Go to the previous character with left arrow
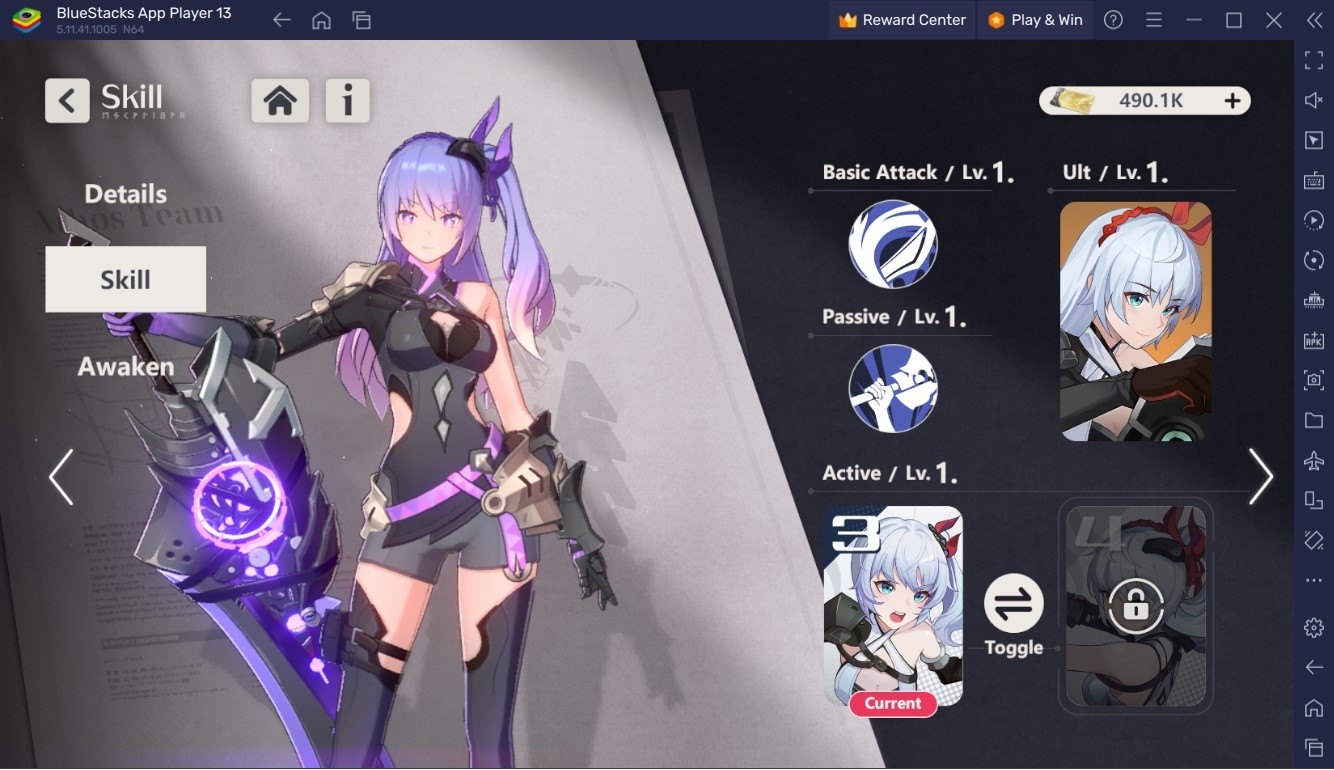Screen dimensions: 1334x770 point(60,477)
